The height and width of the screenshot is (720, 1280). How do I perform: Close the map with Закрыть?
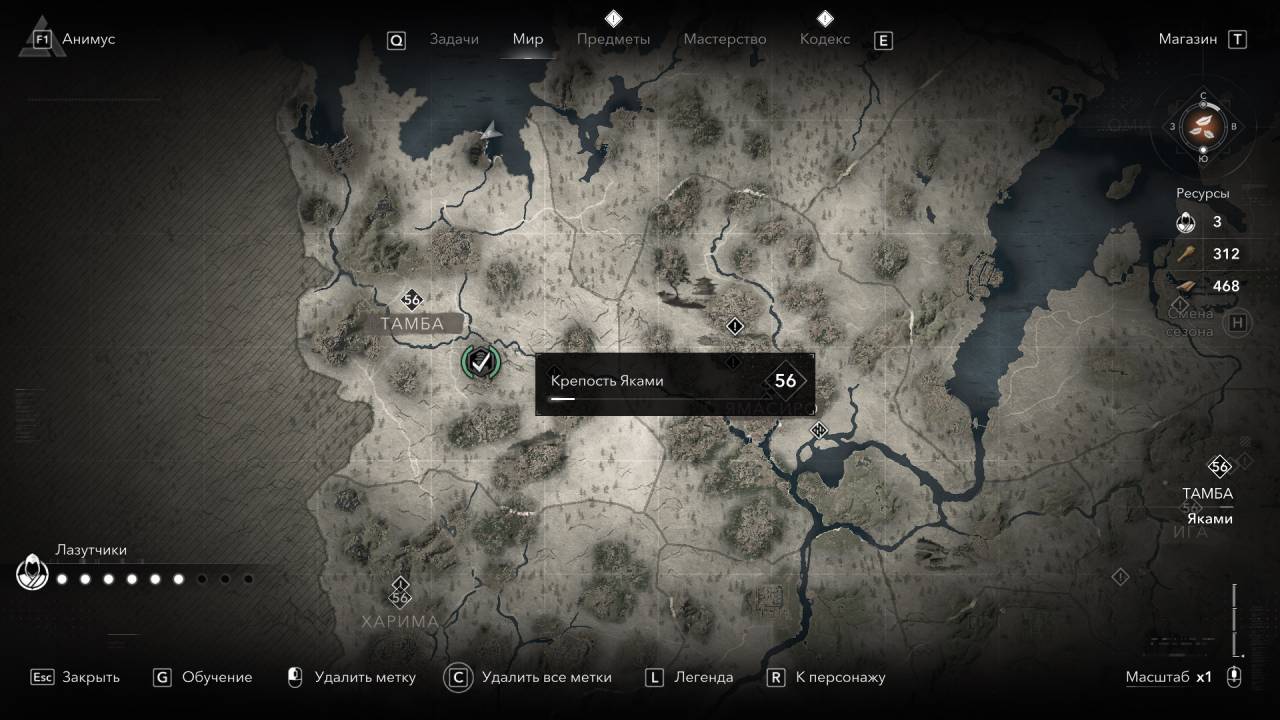90,677
